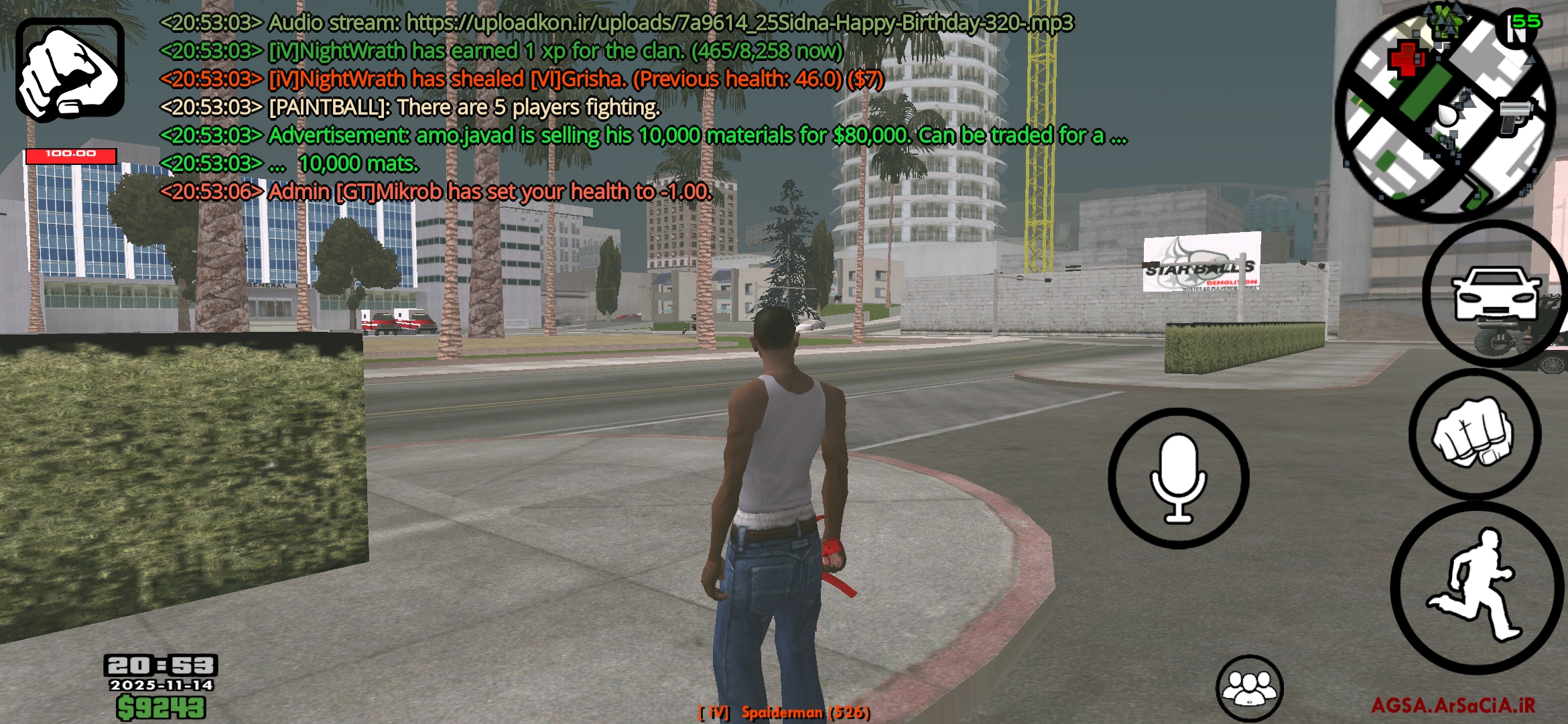The width and height of the screenshot is (1568, 724).
Task: Hit the fist punch attack button
Action: 1474,432
